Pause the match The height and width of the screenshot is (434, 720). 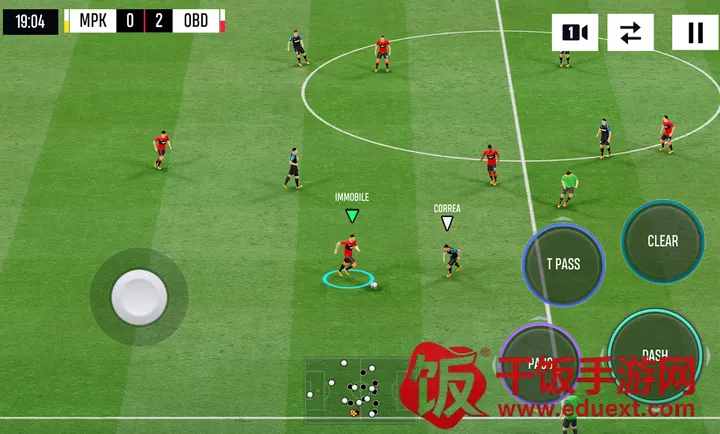(694, 33)
